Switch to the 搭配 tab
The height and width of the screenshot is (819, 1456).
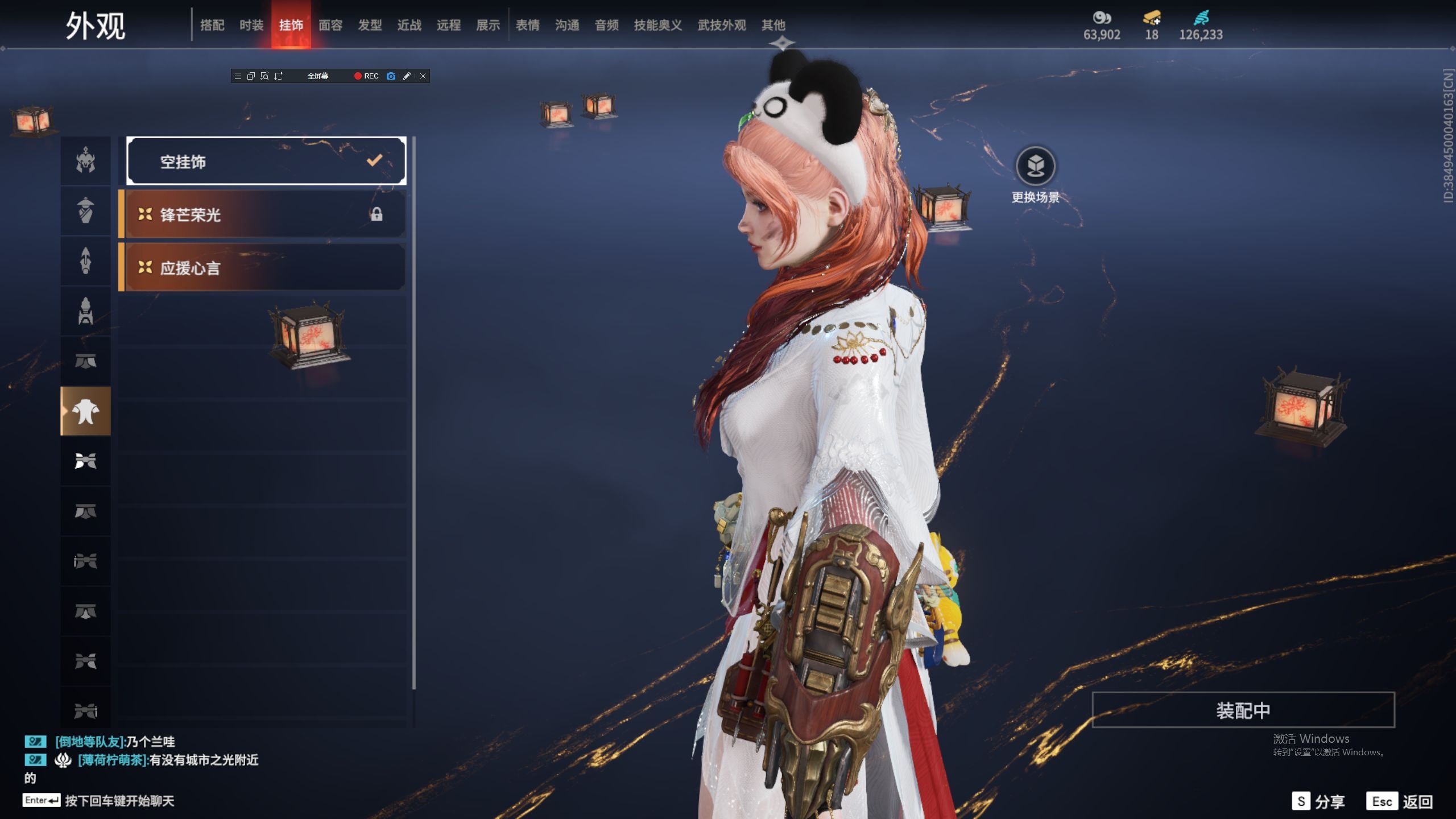point(212,25)
